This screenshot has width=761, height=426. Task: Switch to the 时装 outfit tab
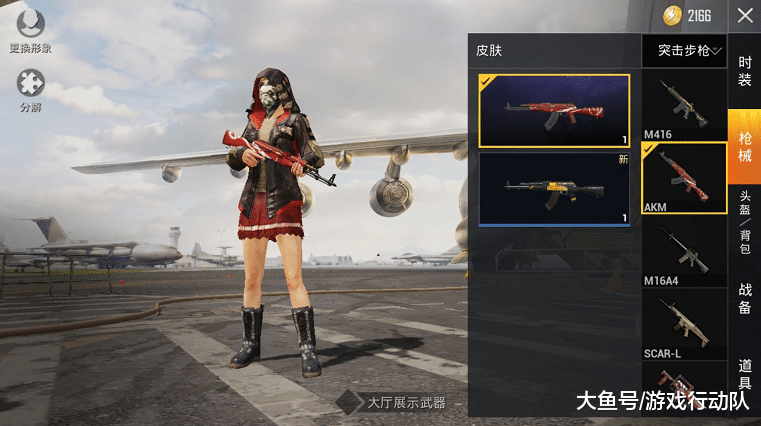[745, 71]
